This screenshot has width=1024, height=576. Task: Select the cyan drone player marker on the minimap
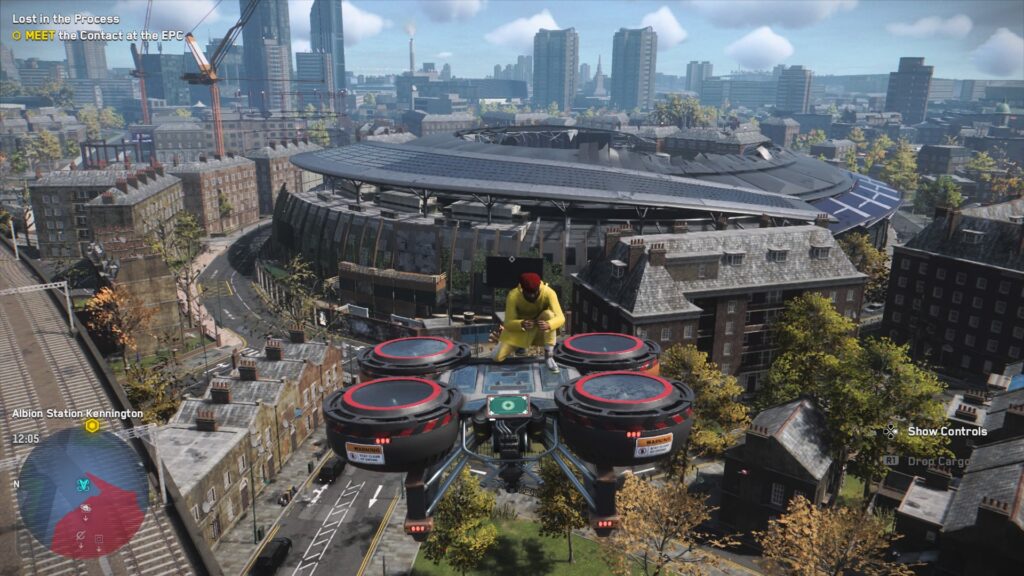pos(84,484)
